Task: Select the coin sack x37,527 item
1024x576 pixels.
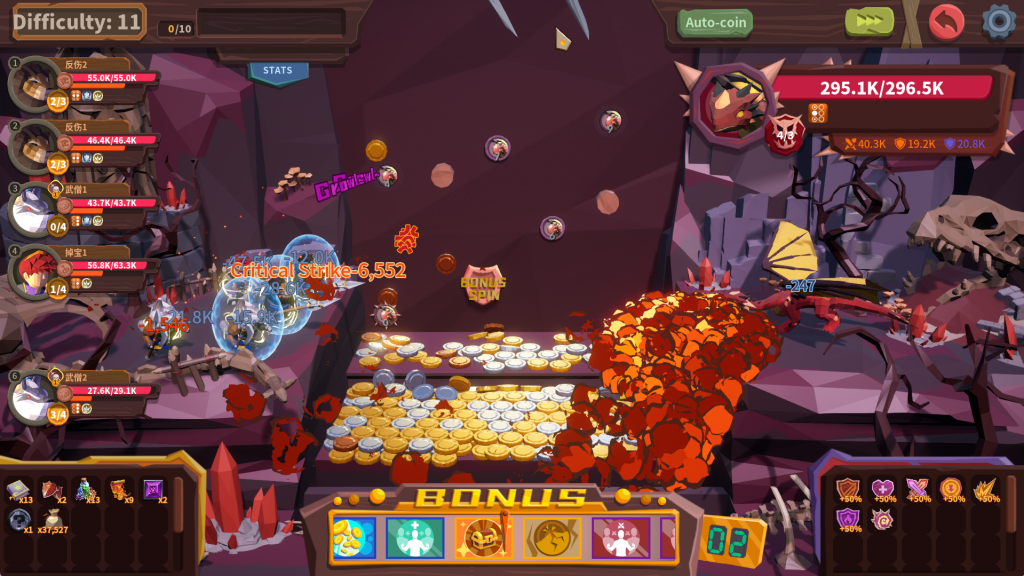Action: (x=51, y=518)
